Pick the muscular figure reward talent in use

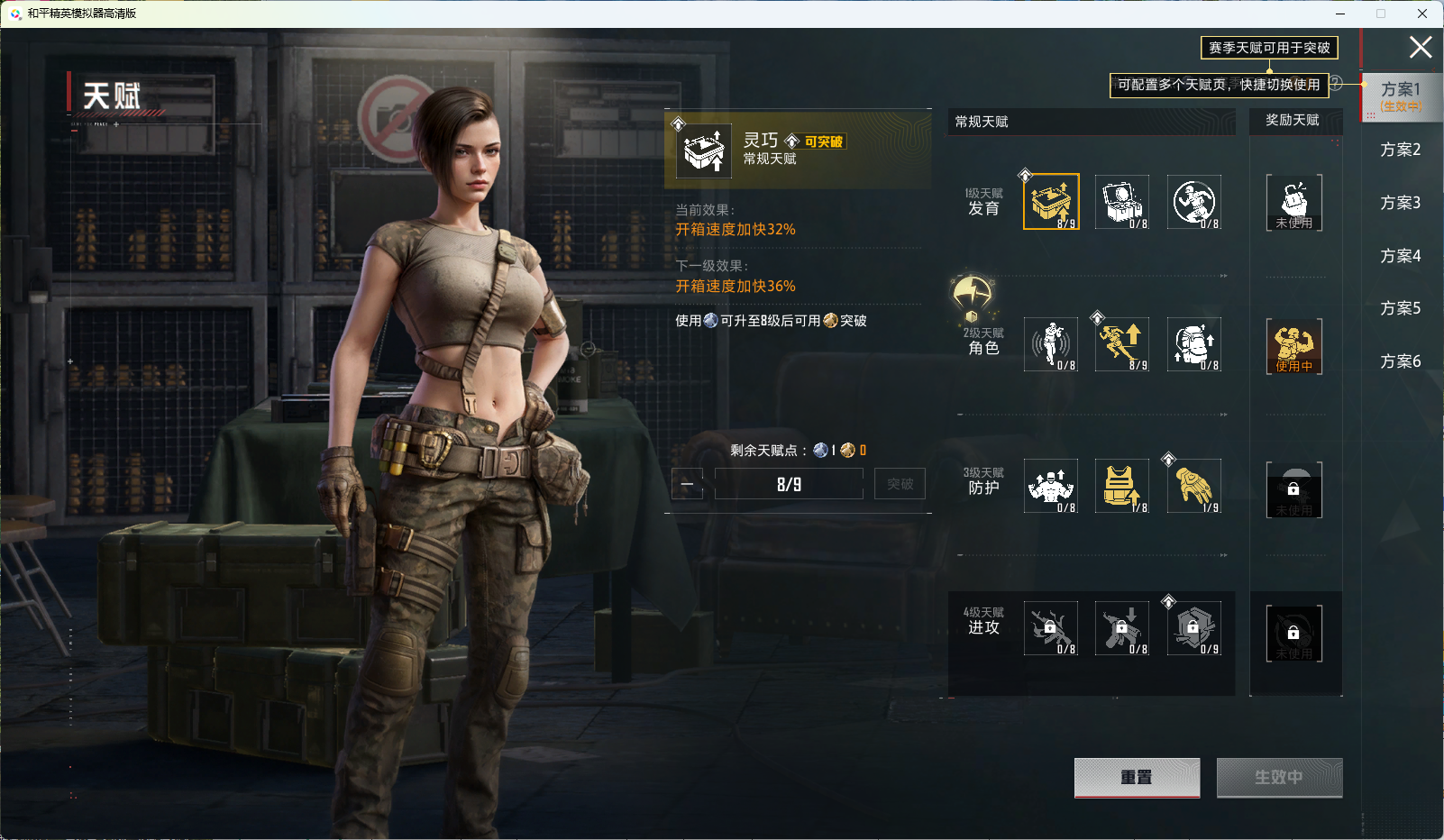click(x=1293, y=345)
